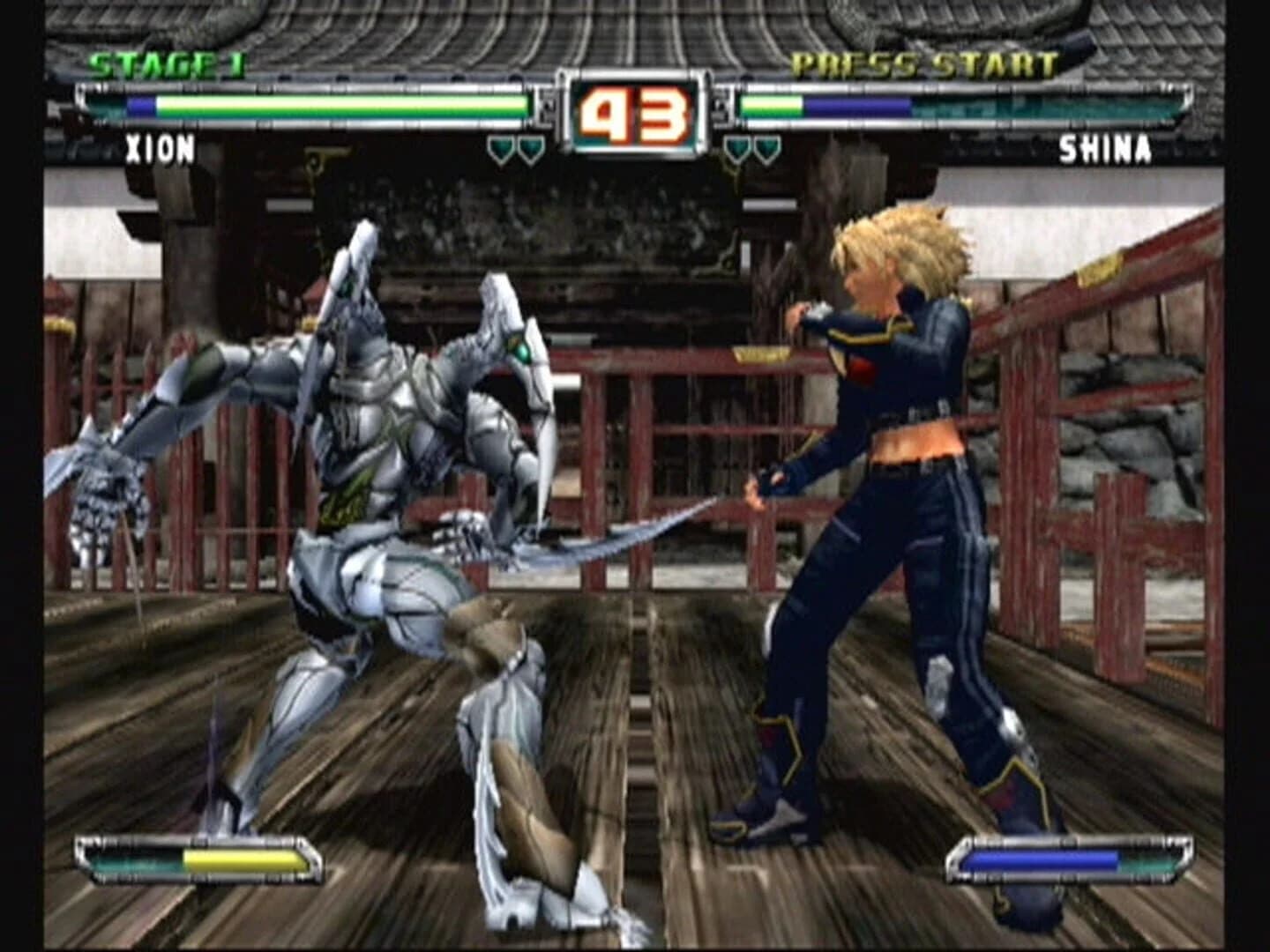
Task: Click Shina's second round-win gem indicator
Action: (766, 146)
